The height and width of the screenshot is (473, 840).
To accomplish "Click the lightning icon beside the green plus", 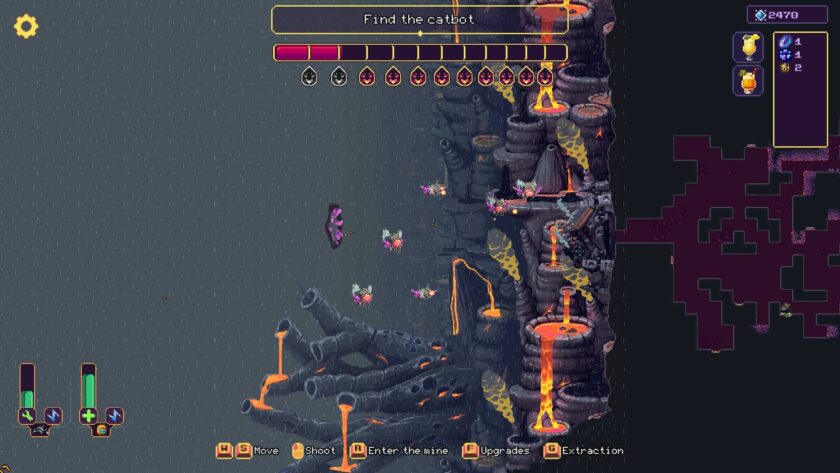I will click(x=114, y=415).
